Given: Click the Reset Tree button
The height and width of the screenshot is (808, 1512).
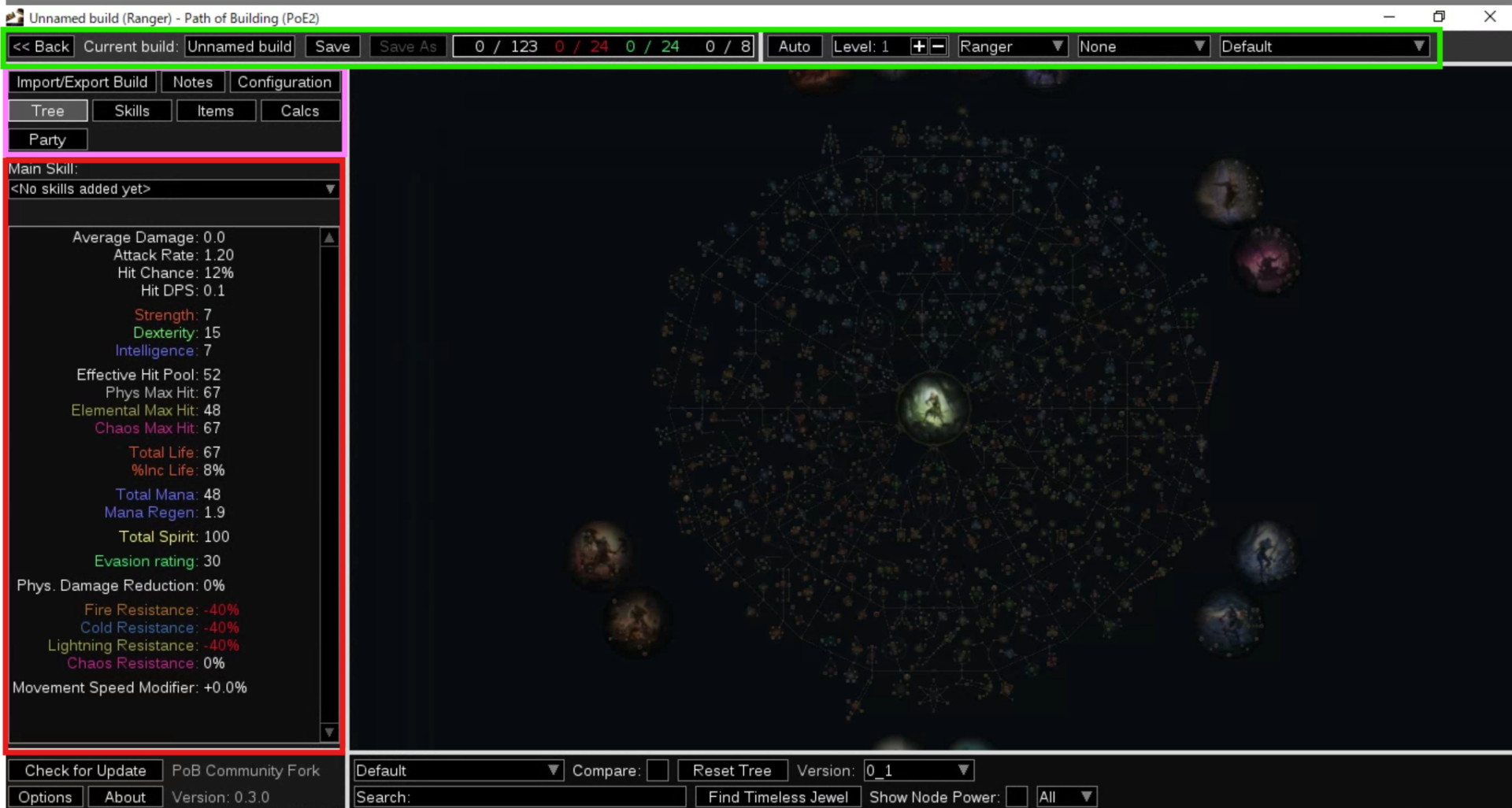Looking at the screenshot, I should (732, 770).
